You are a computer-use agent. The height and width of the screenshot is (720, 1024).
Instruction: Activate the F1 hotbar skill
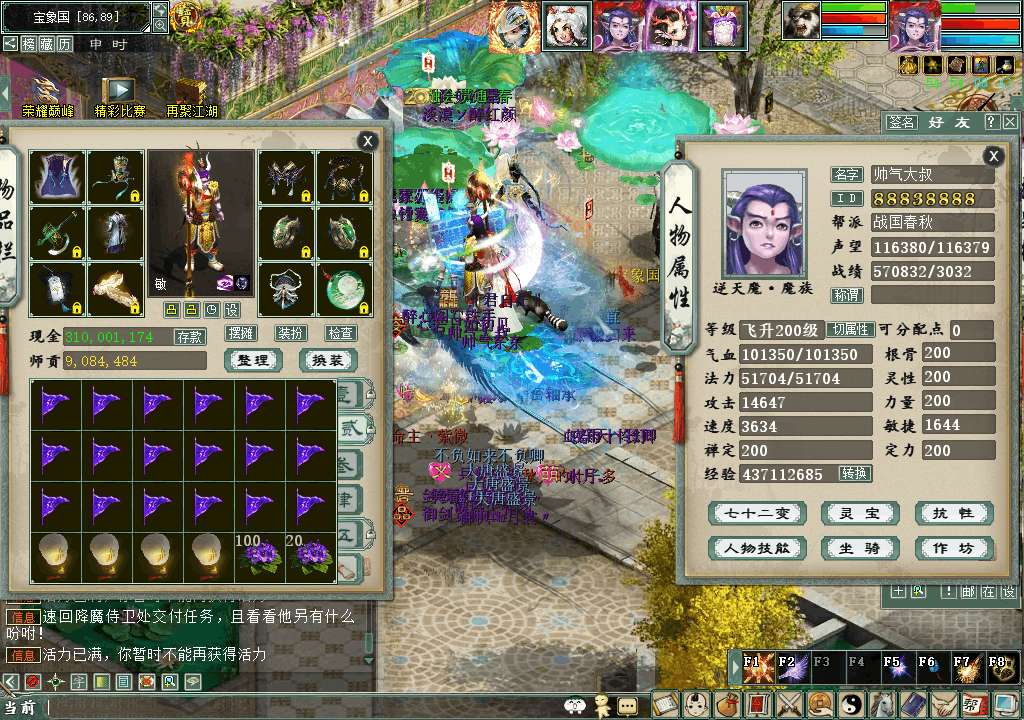pyautogui.click(x=757, y=666)
